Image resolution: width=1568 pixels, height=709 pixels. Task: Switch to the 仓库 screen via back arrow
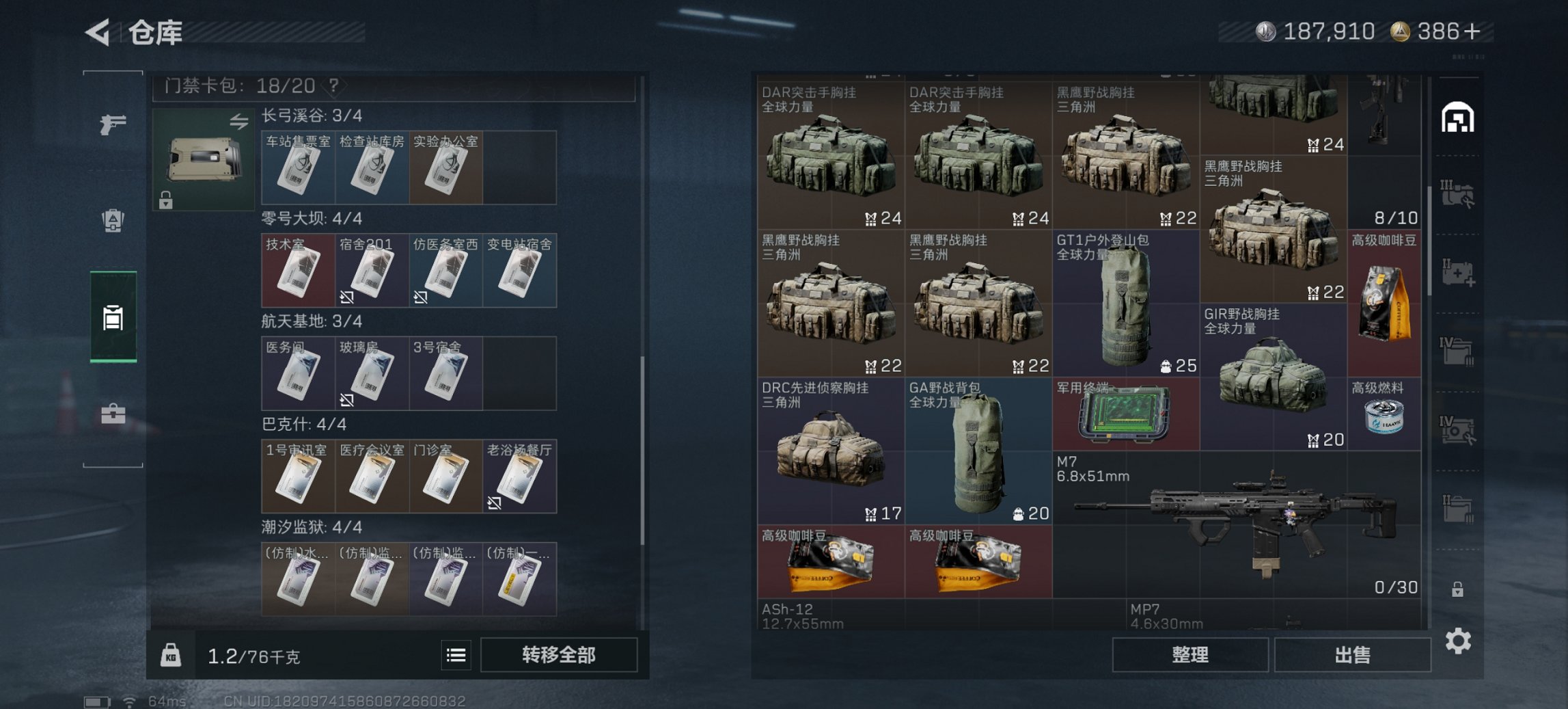coord(96,32)
